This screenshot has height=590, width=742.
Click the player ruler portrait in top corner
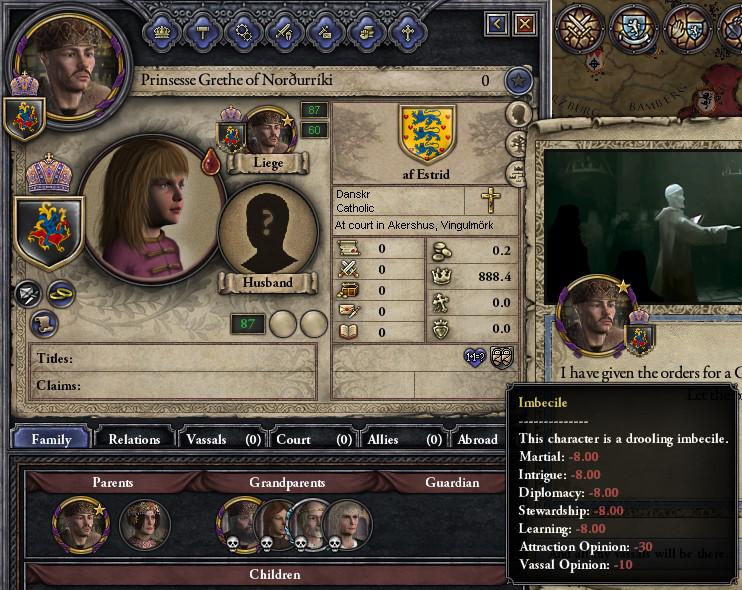(x=68, y=59)
